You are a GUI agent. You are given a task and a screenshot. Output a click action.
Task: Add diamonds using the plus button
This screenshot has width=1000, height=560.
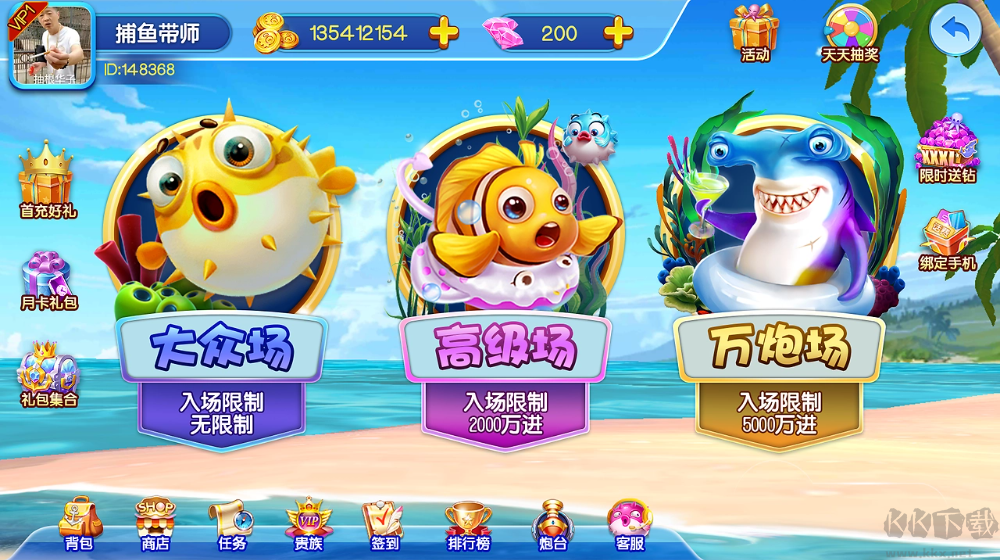pyautogui.click(x=618, y=33)
